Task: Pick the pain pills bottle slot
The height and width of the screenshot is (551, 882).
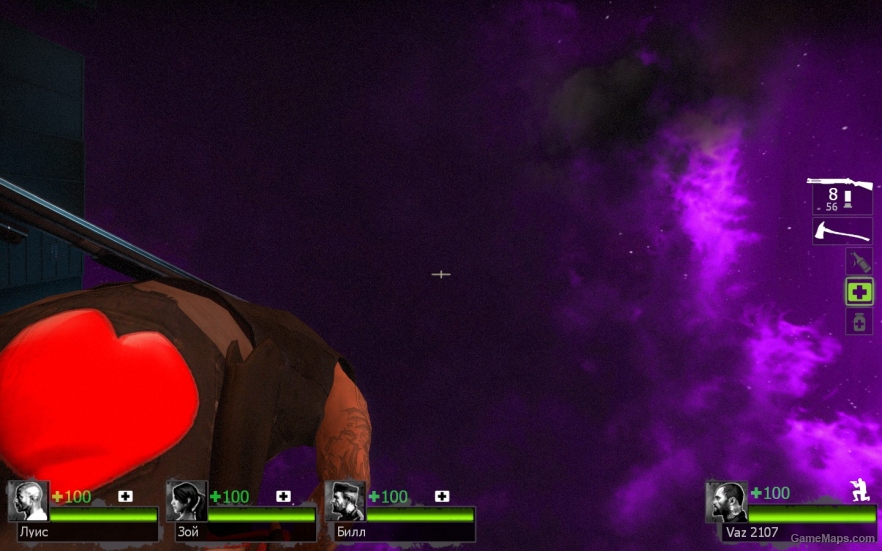Action: [858, 322]
